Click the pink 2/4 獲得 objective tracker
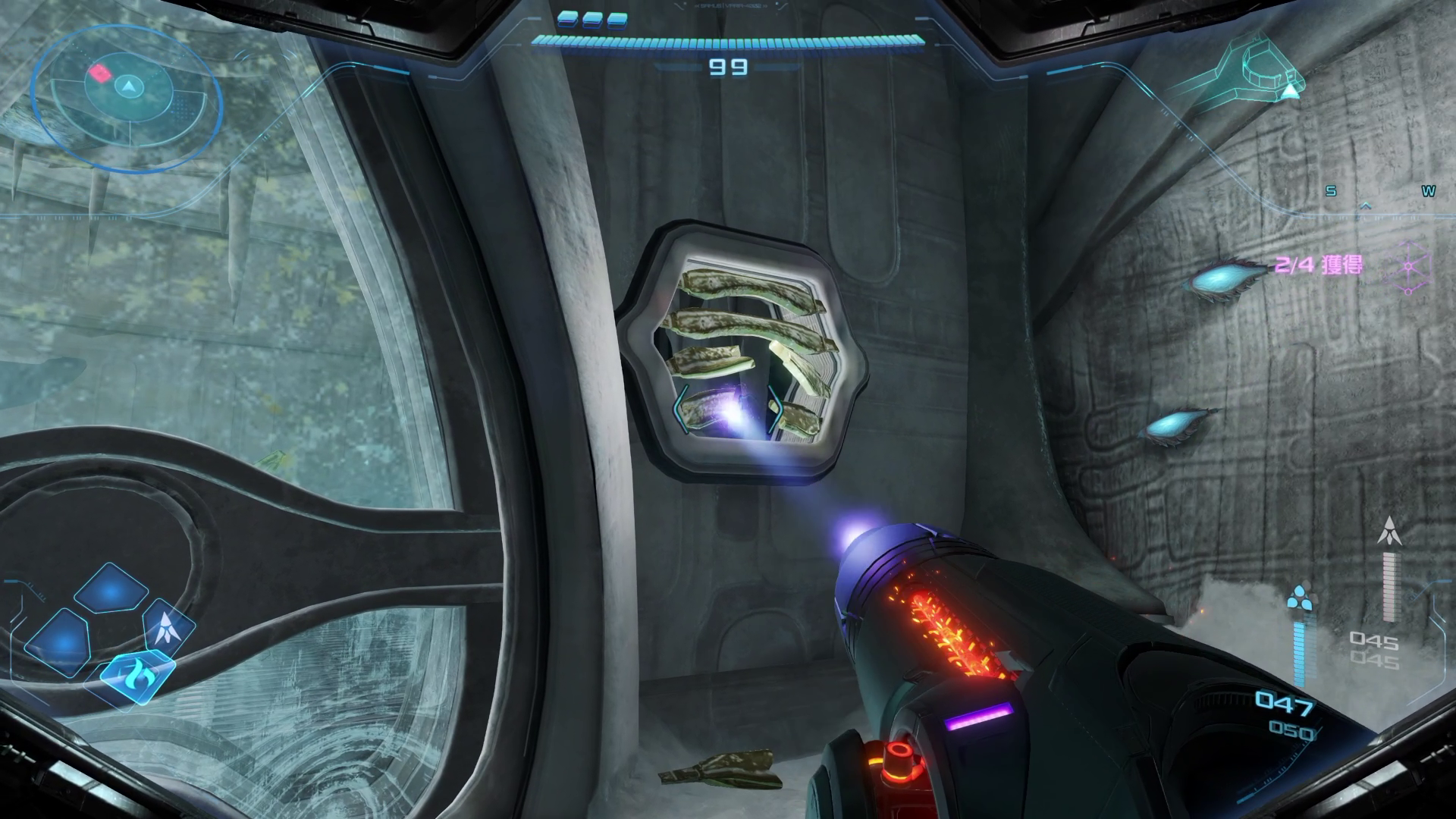Screen dimensions: 1456x819 point(1318,265)
